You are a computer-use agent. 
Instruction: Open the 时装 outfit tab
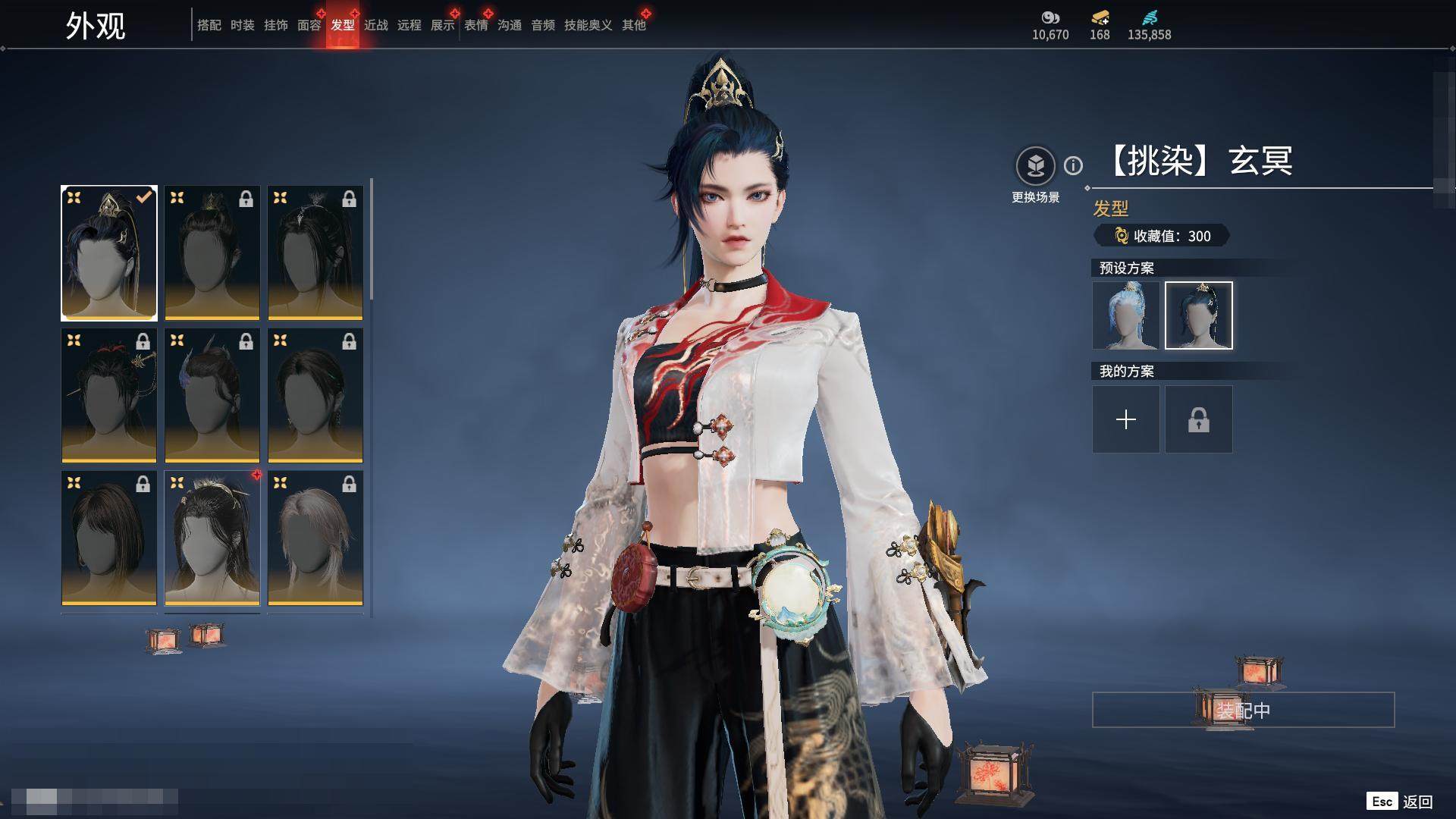tap(242, 25)
